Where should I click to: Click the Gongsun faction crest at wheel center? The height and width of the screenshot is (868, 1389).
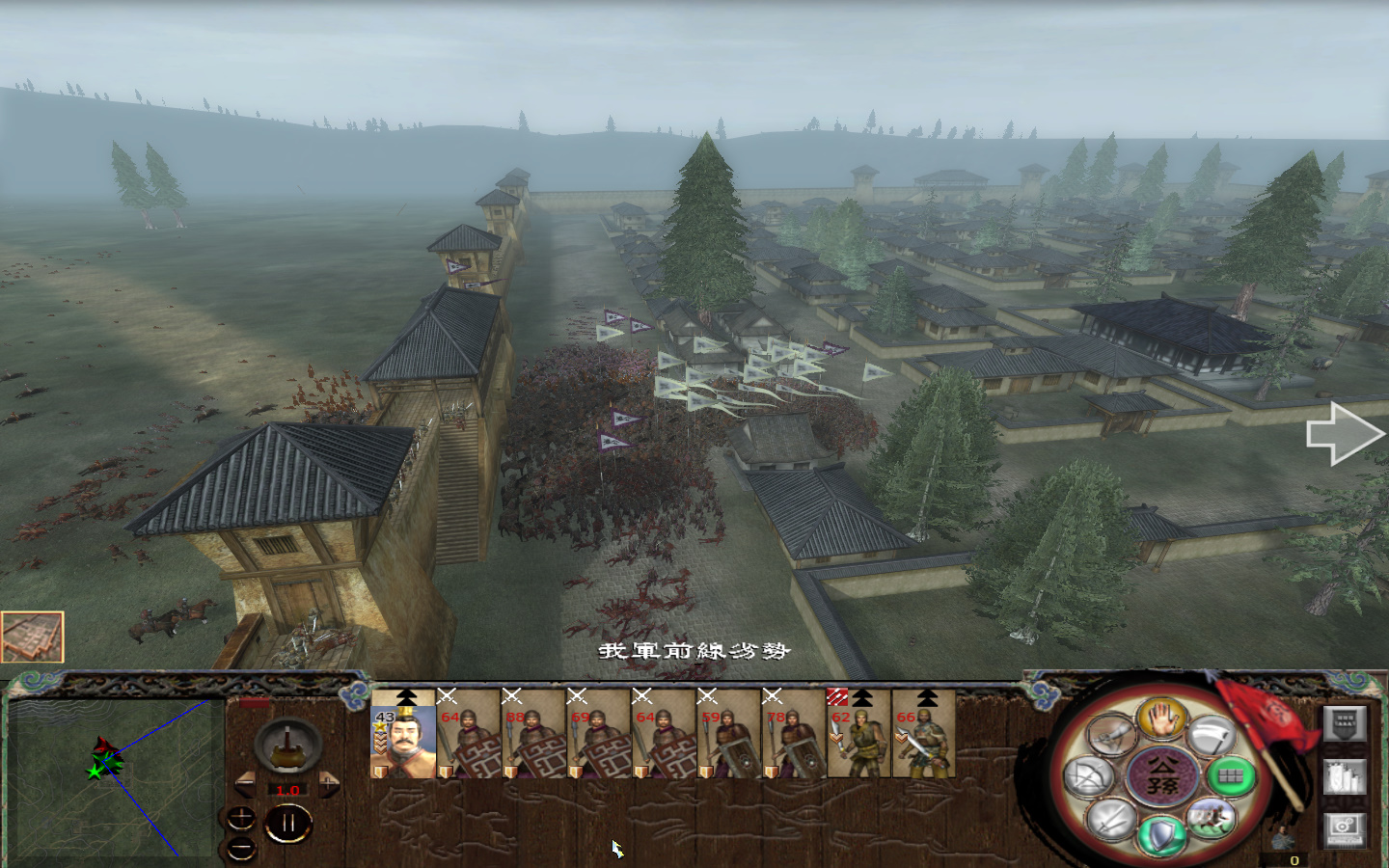[x=1160, y=774]
